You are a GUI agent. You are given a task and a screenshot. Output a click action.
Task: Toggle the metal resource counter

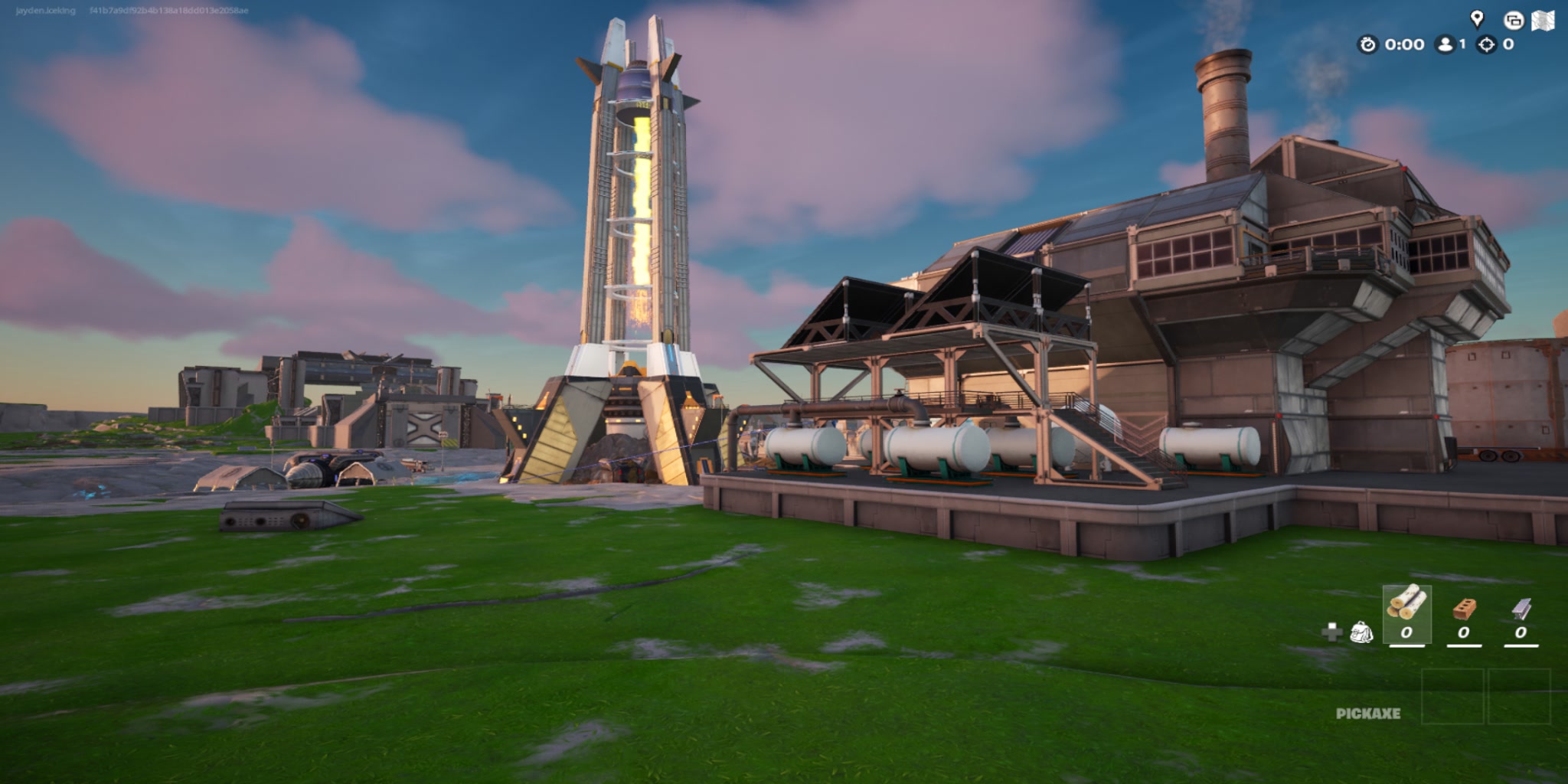click(x=1520, y=632)
